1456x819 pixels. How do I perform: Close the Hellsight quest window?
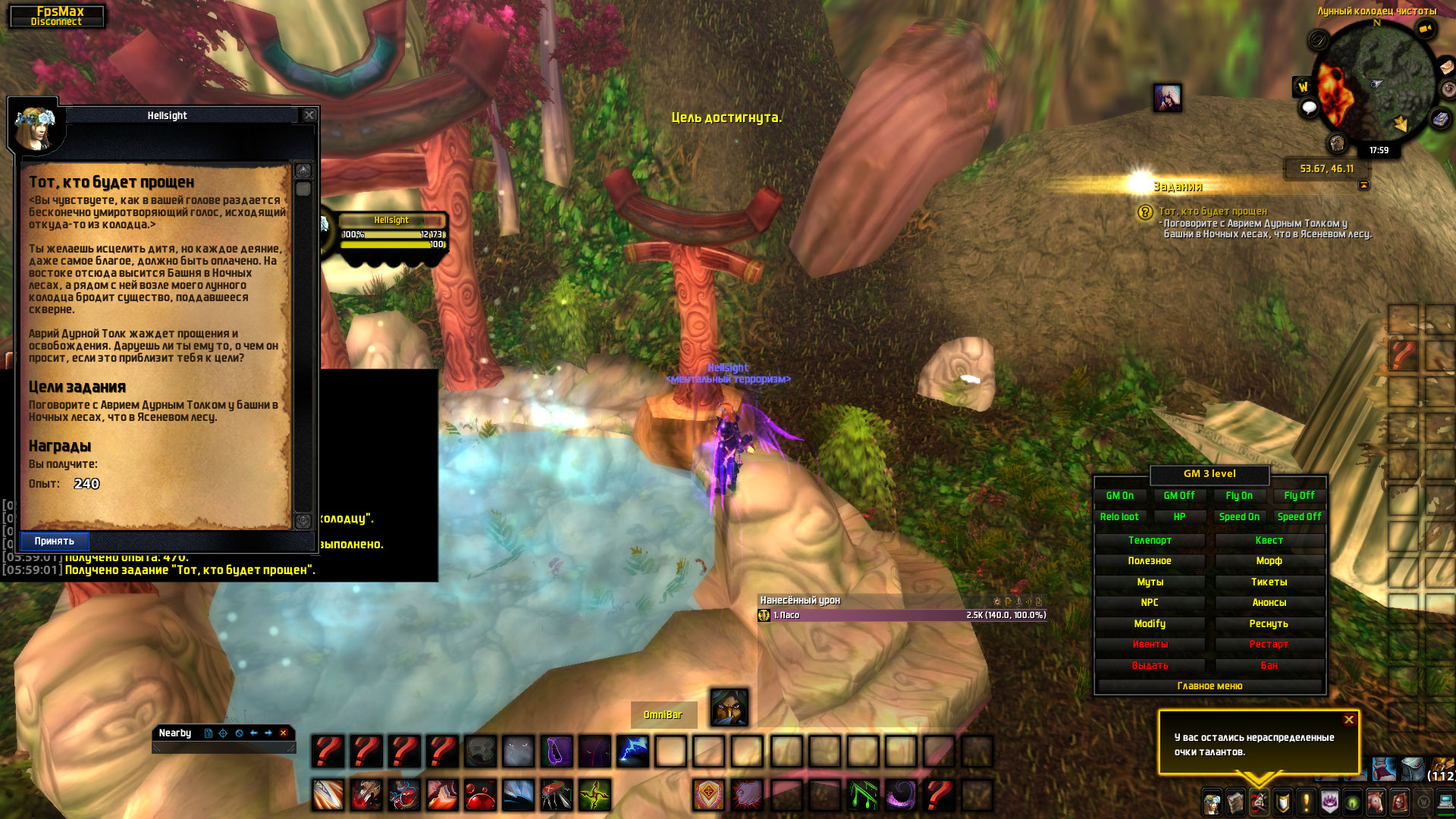309,115
